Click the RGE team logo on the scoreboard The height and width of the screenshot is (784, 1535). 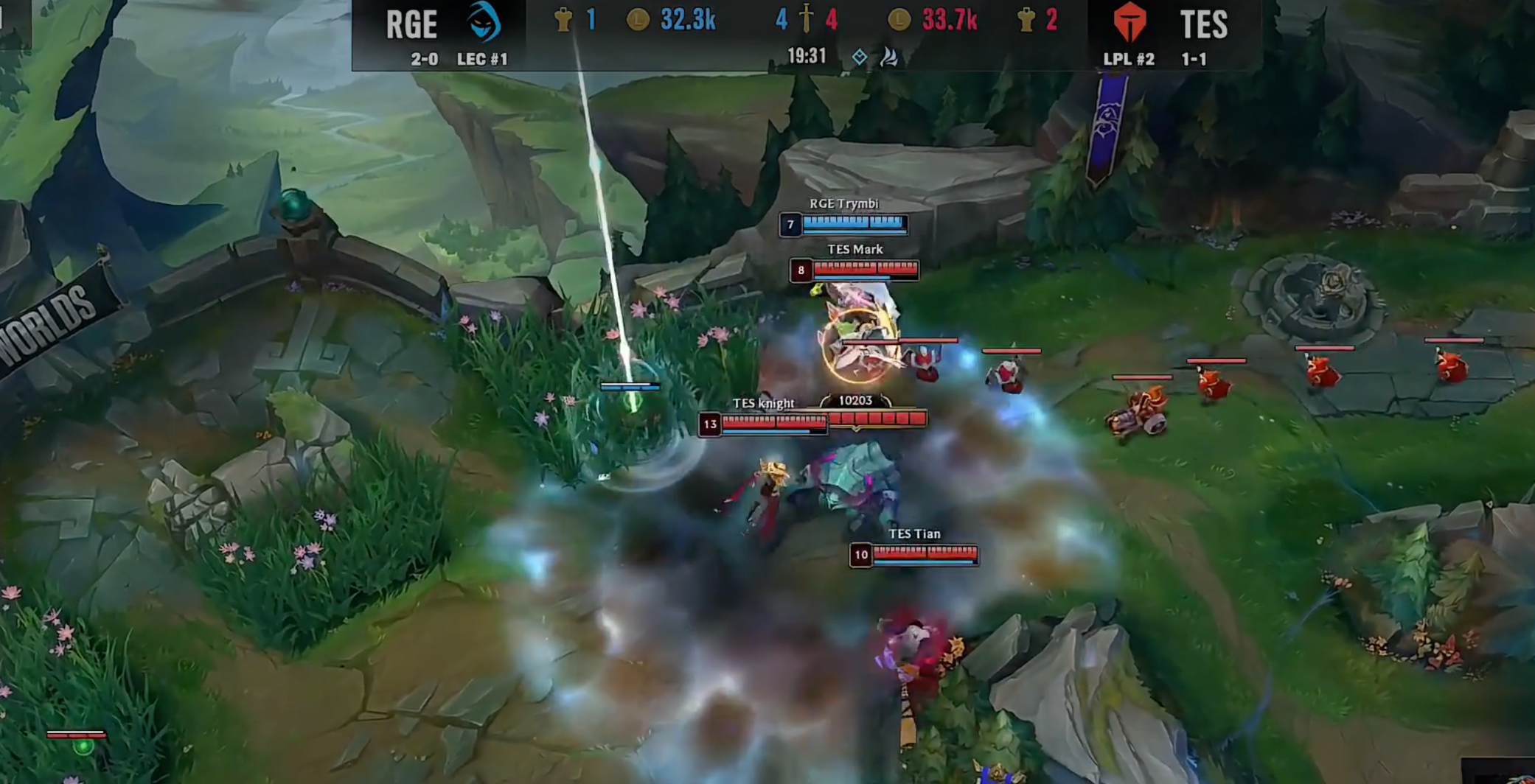[x=484, y=21]
